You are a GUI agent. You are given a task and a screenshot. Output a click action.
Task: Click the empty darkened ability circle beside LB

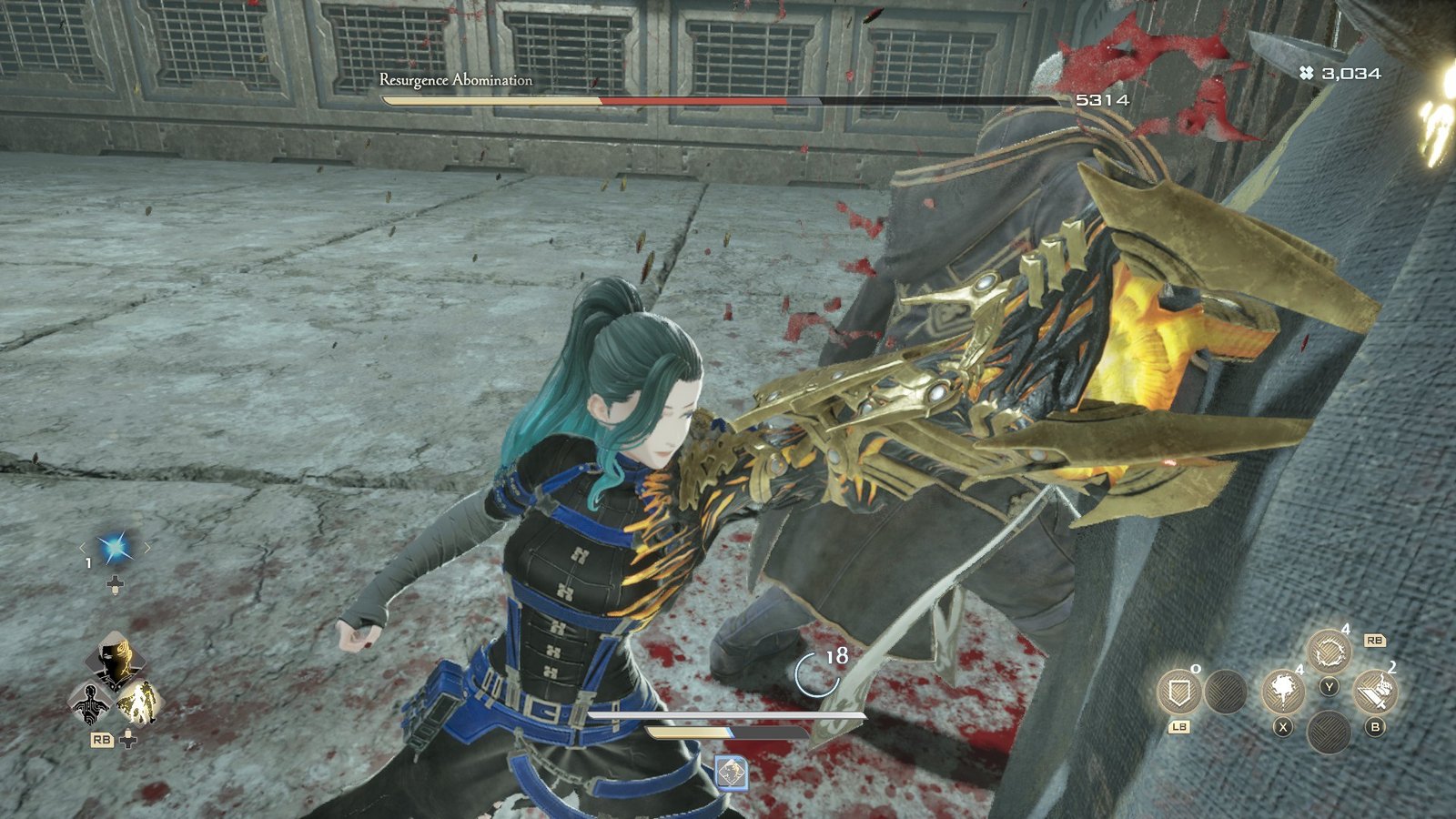pyautogui.click(x=1227, y=692)
